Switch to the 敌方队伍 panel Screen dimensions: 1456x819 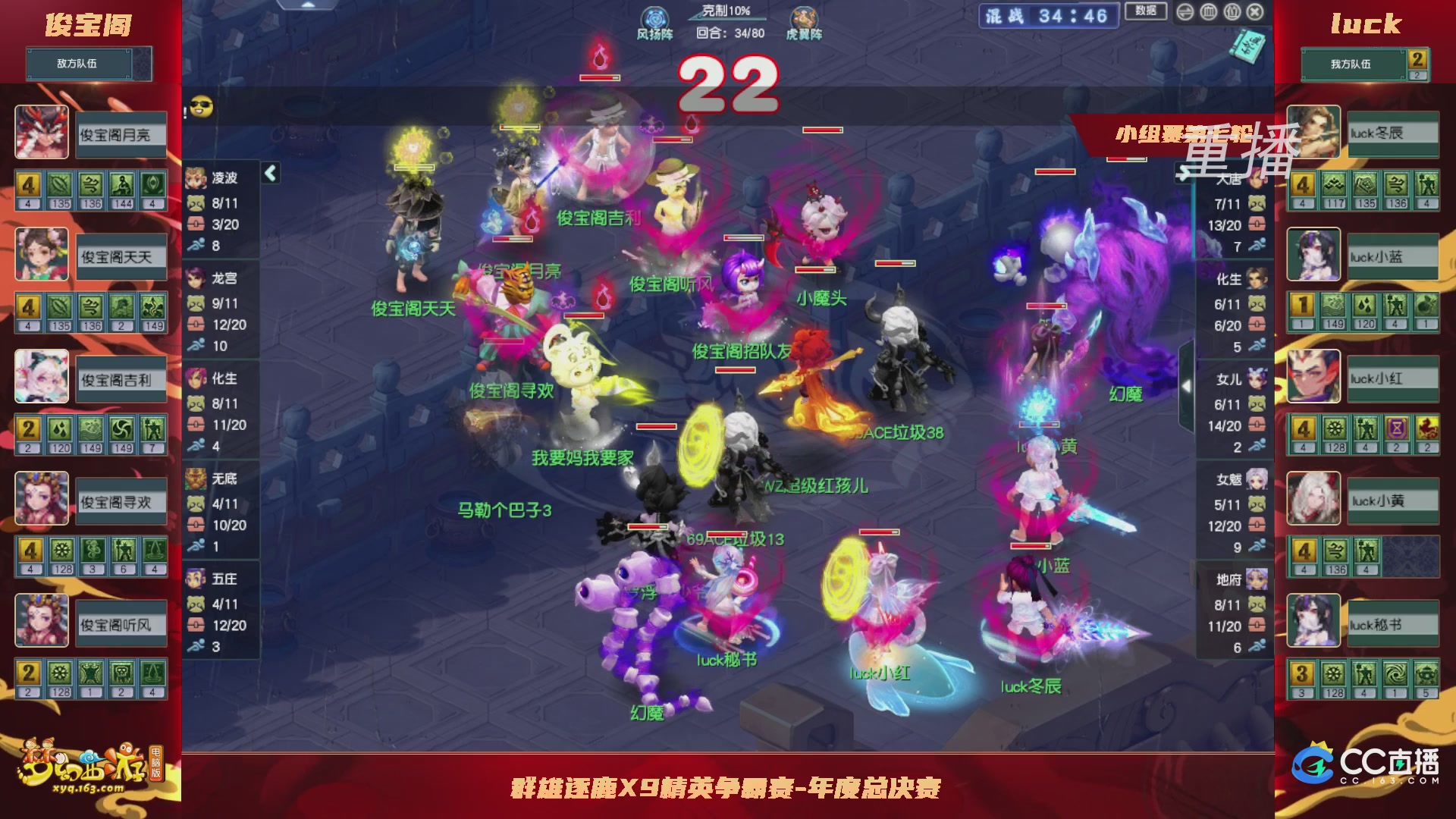81,64
